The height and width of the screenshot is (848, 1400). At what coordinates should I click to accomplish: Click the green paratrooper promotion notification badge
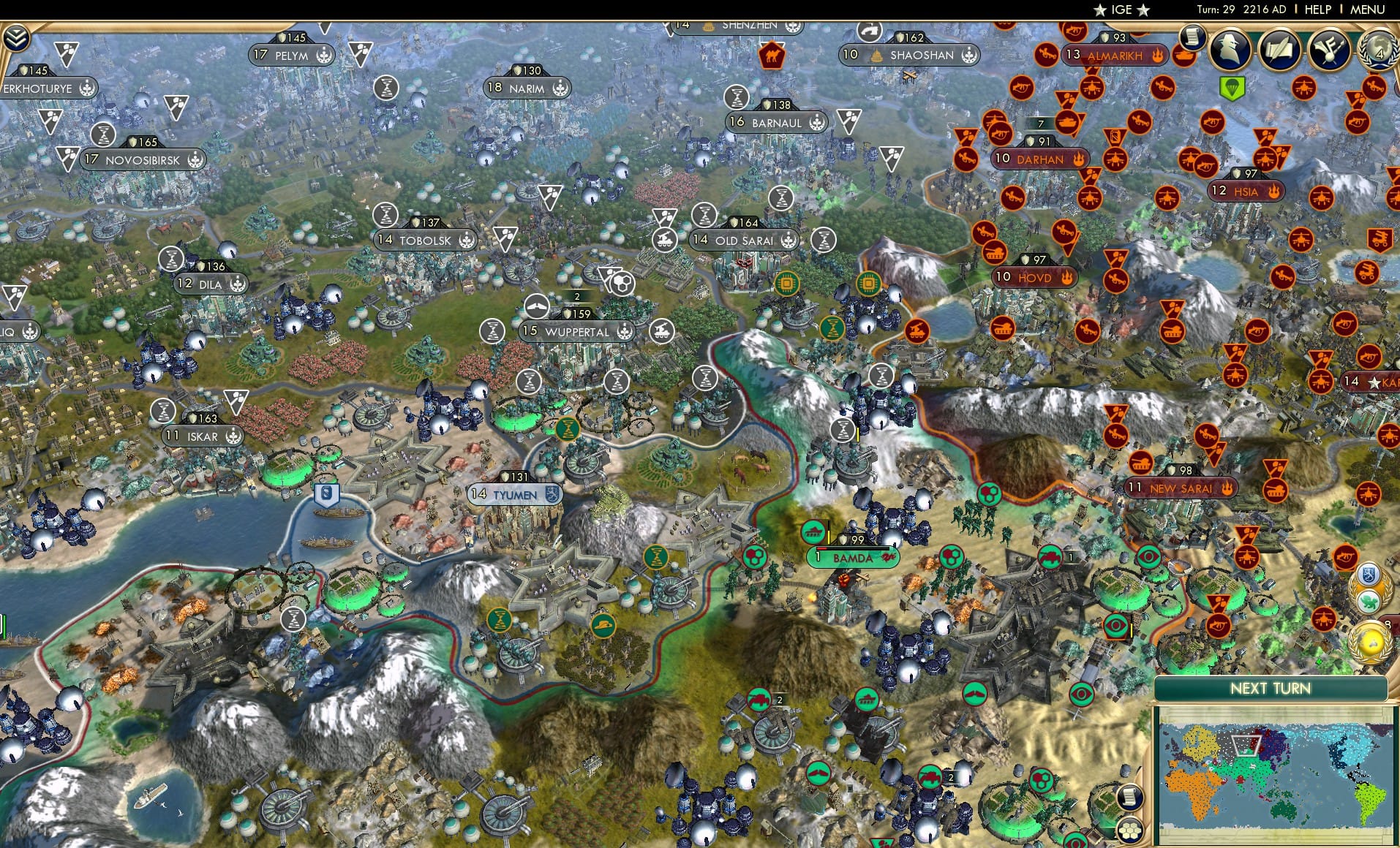pos(1232,86)
